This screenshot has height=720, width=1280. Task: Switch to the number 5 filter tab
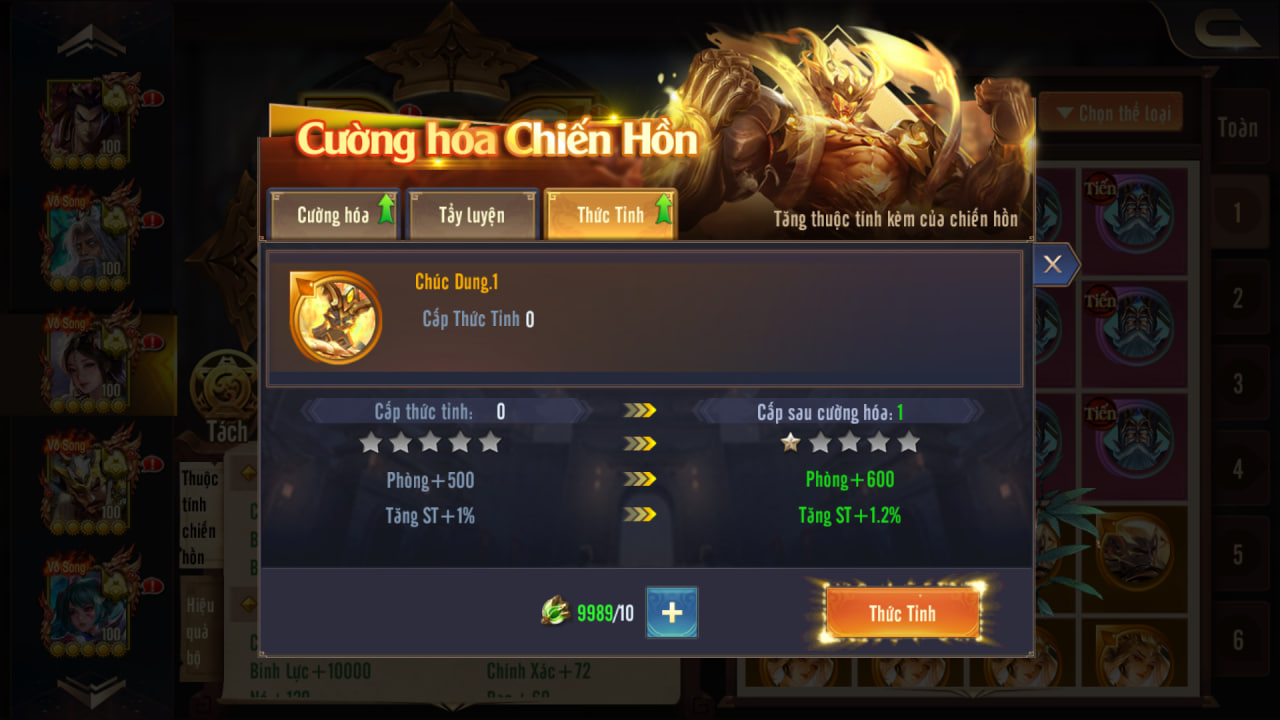[1237, 554]
